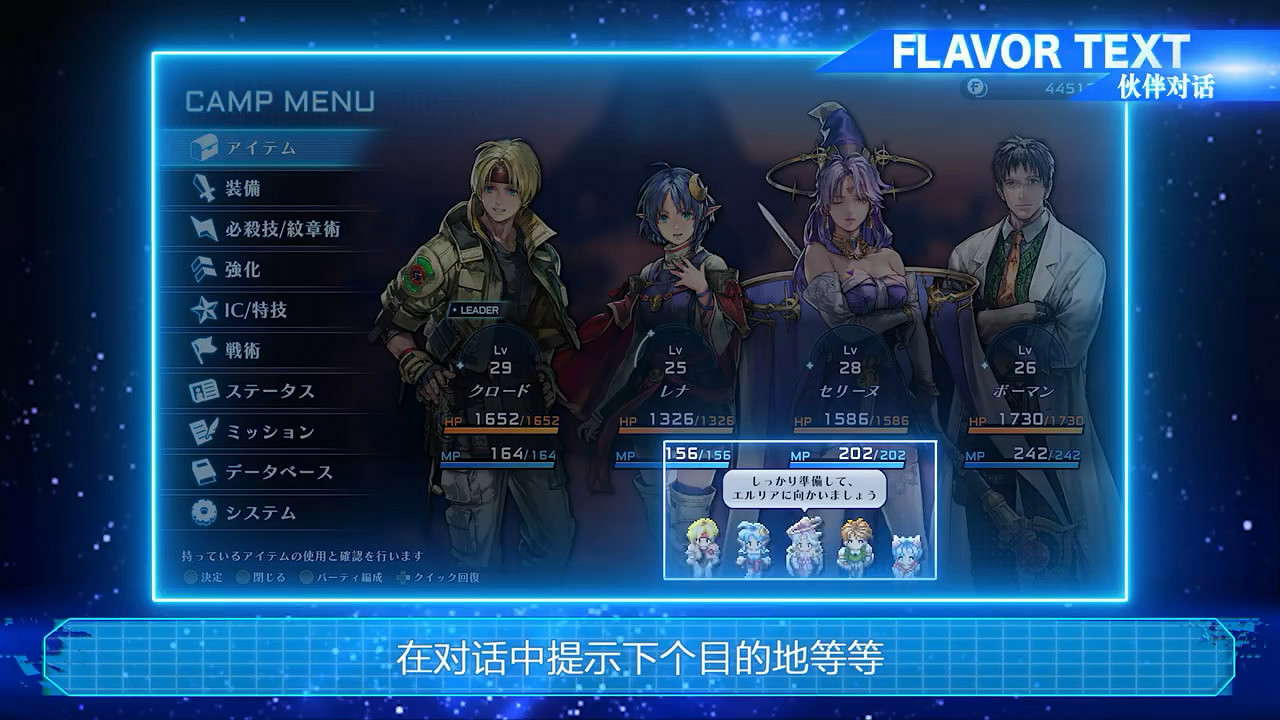Click the crossed-swords 装備 equipment icon

(205, 187)
